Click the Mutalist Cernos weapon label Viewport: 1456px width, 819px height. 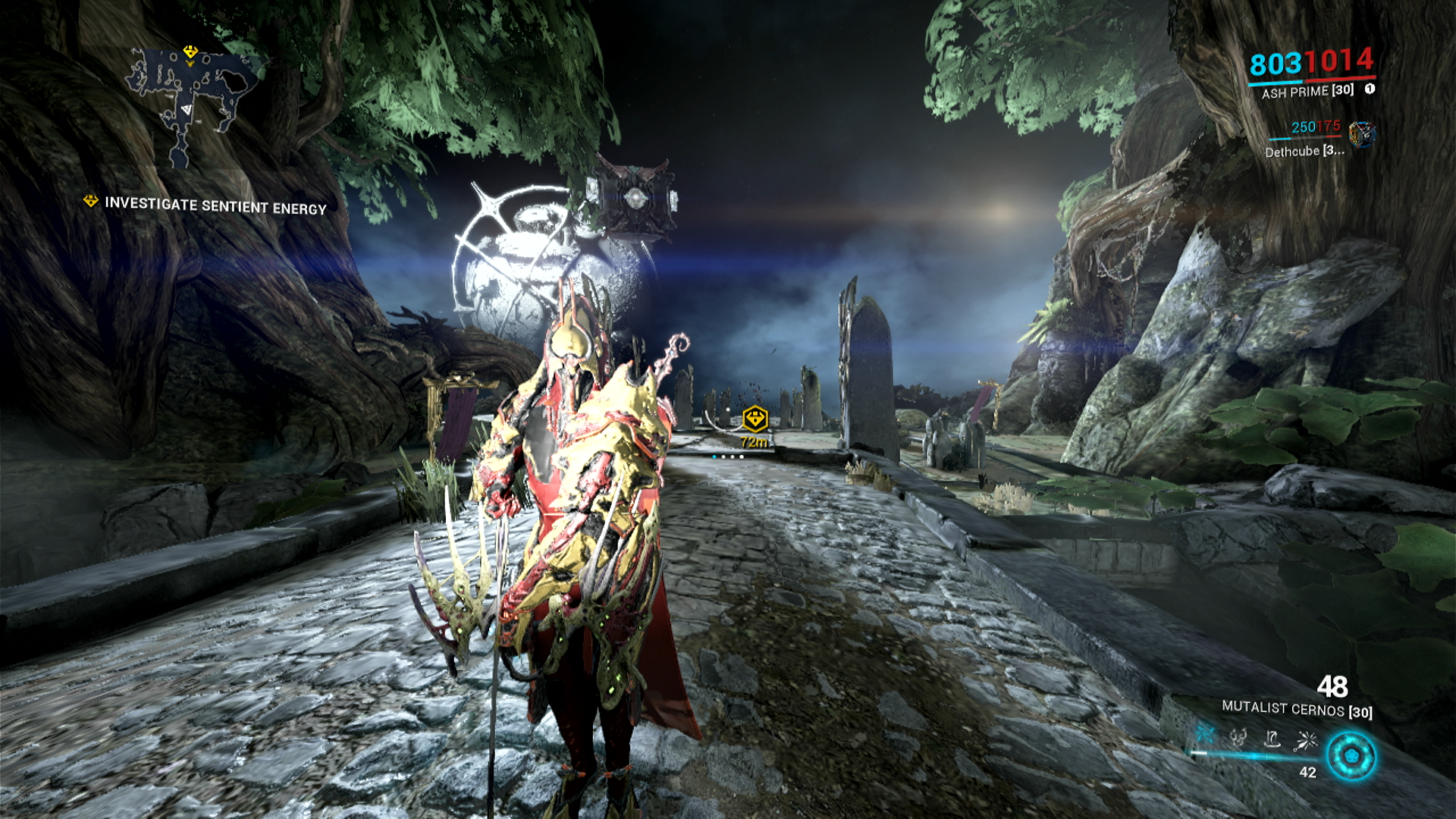[x=1297, y=710]
